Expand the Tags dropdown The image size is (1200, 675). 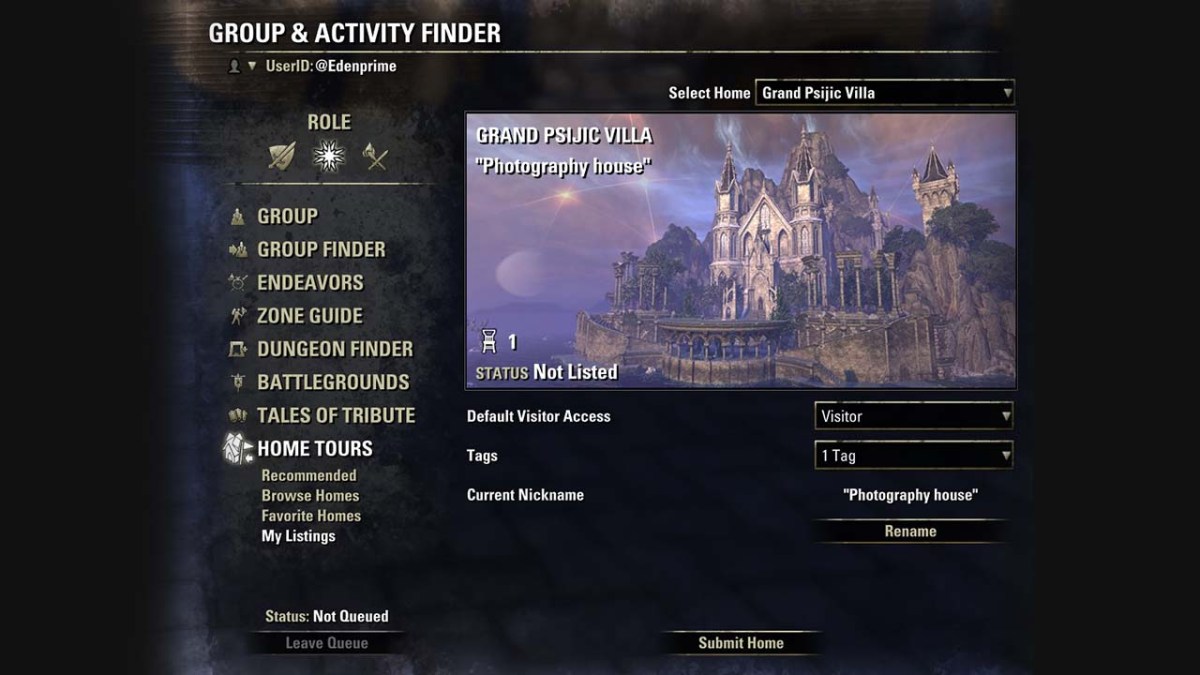point(914,456)
